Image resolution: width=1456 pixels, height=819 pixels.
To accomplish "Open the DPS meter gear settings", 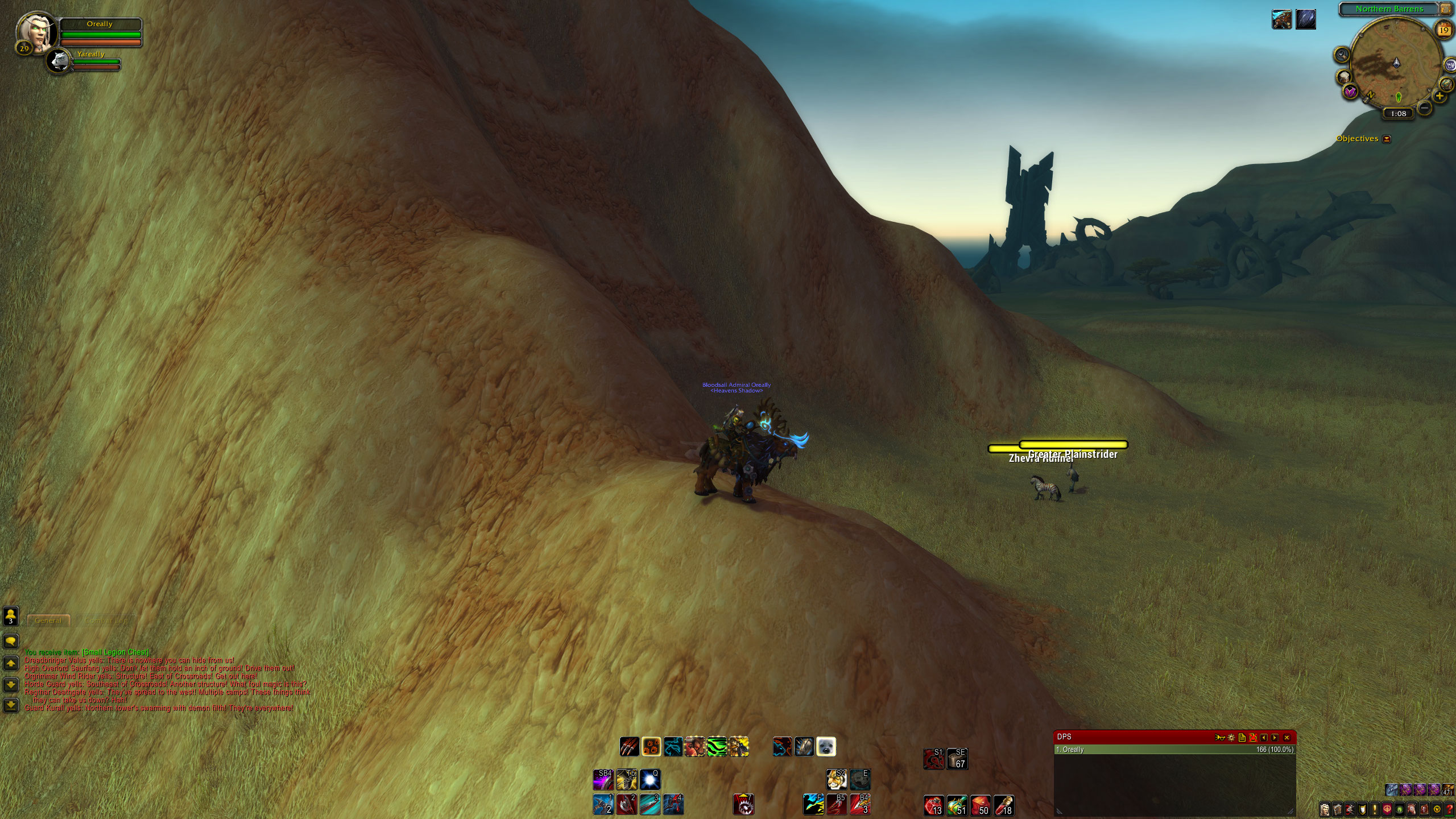I will [1231, 738].
